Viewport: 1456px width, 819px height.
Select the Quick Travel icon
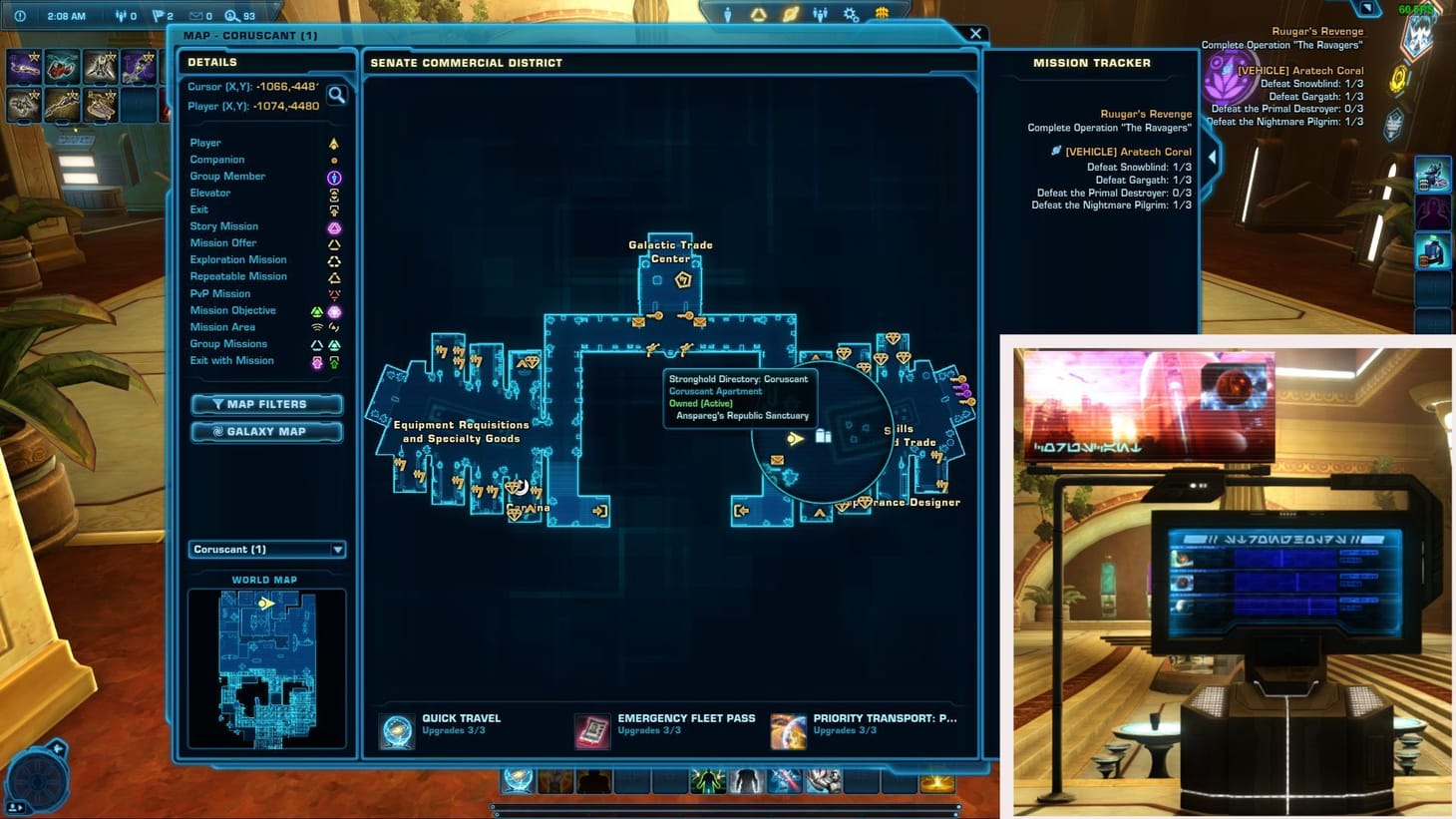coord(396,729)
